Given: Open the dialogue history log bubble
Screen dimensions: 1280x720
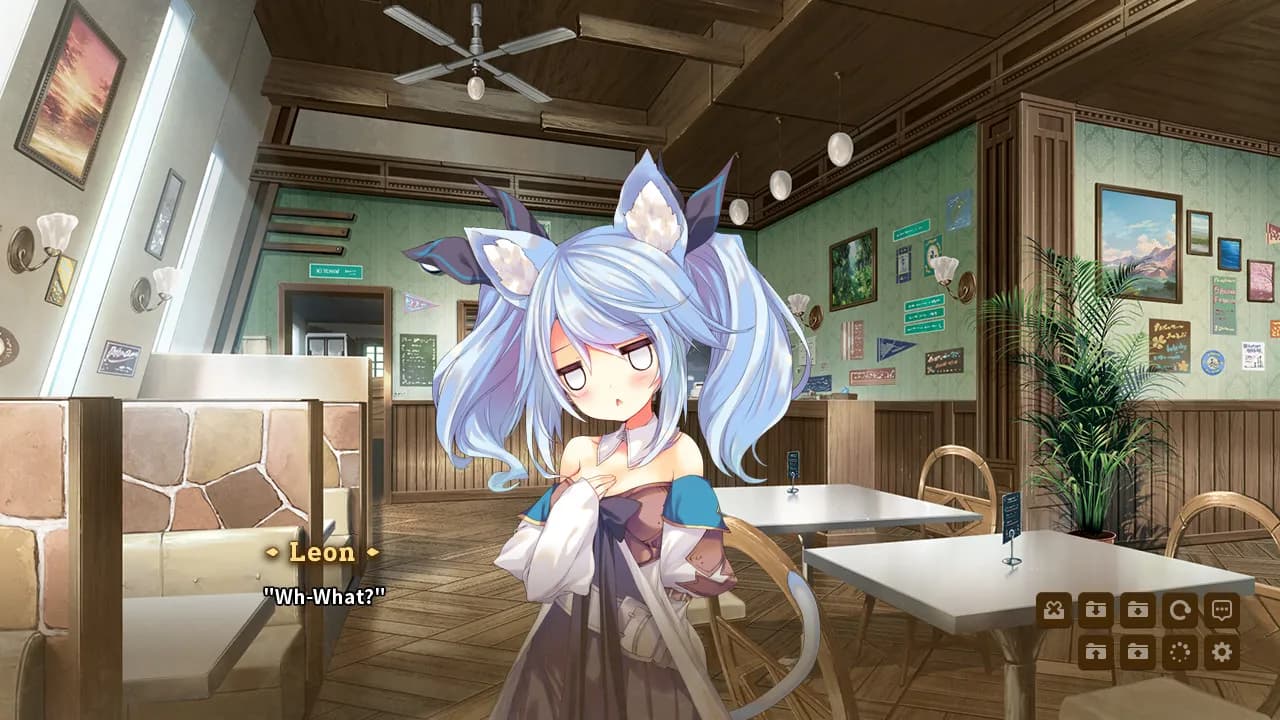Looking at the screenshot, I should 1220,608.
